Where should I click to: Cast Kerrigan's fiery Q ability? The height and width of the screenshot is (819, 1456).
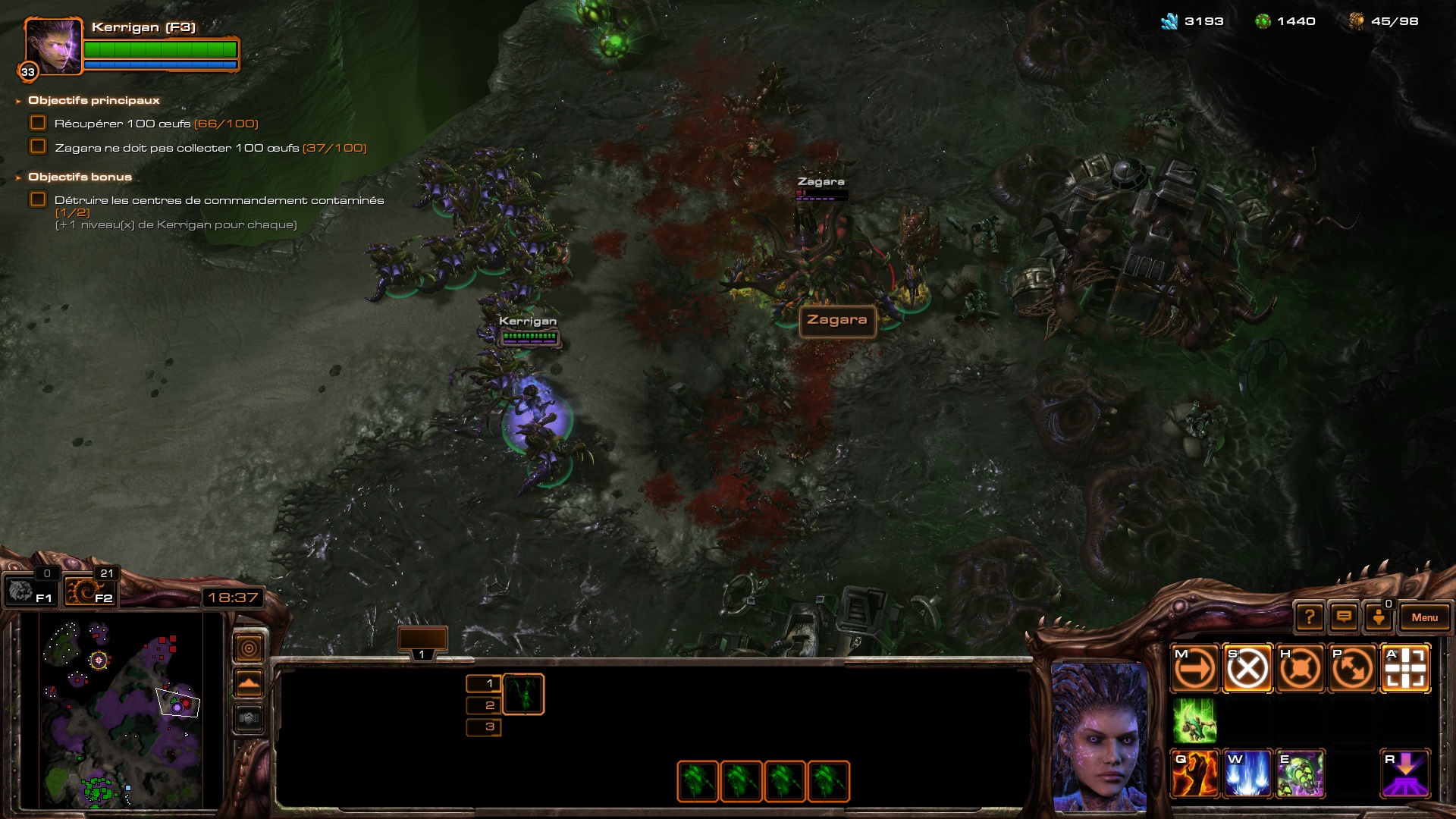1195,773
